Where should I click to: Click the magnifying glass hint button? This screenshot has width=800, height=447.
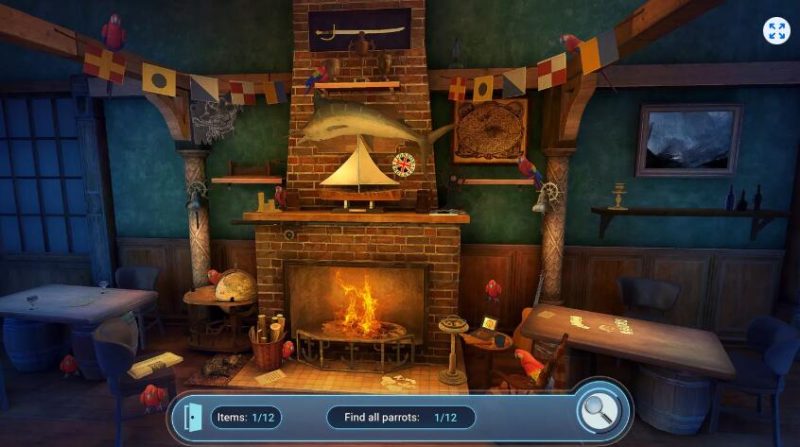[x=601, y=411]
